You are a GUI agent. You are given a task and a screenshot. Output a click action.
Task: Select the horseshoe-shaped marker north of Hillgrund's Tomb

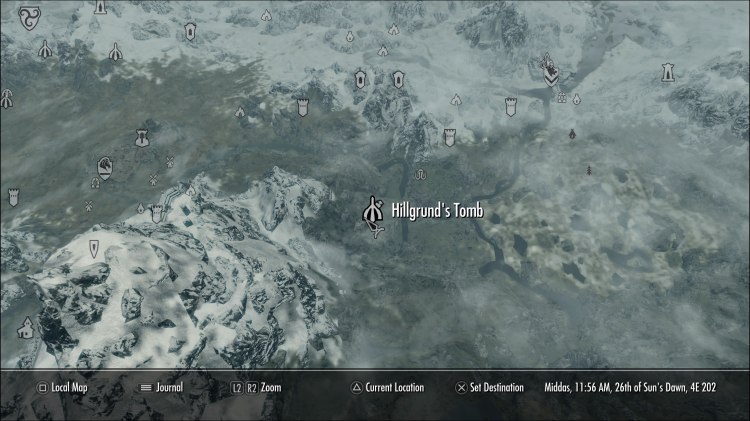pos(420,175)
